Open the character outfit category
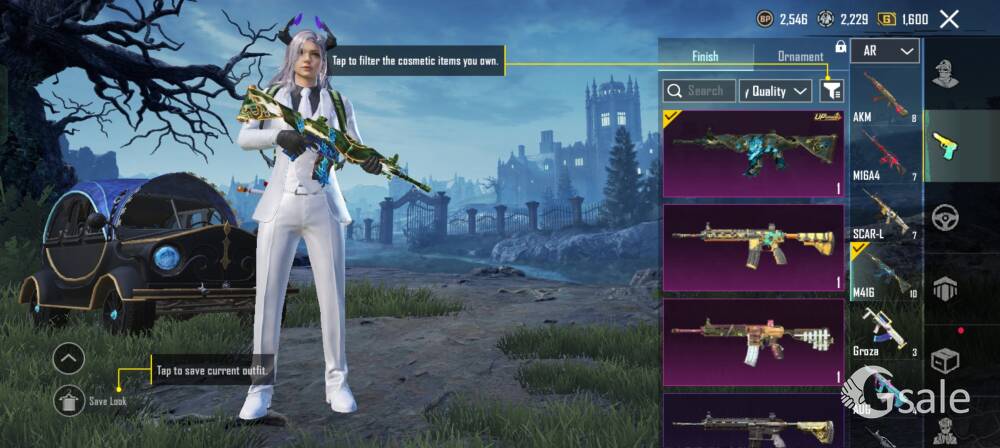Viewport: 1000px width, 448px height. [945, 73]
